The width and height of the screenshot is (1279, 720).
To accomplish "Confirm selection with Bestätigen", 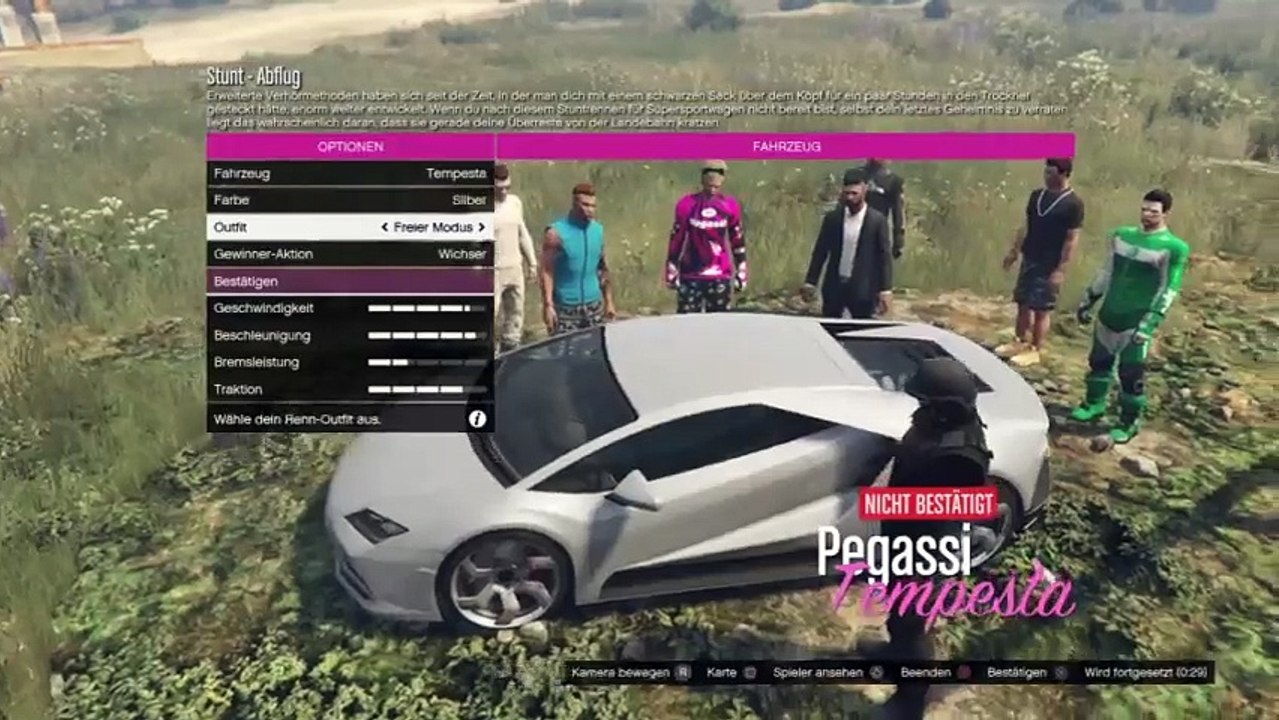I will (x=350, y=281).
